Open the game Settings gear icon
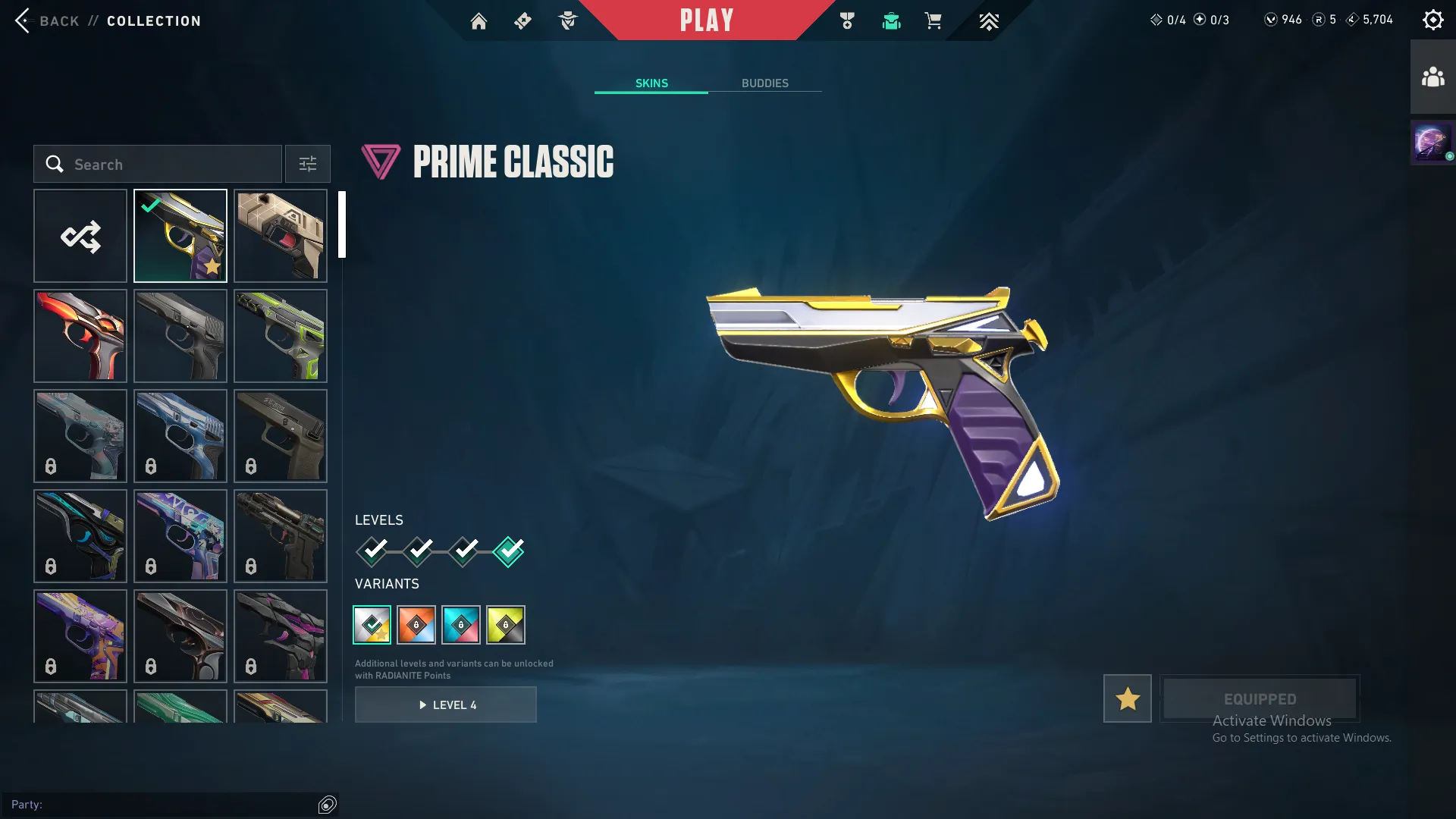The image size is (1456, 819). [1432, 19]
